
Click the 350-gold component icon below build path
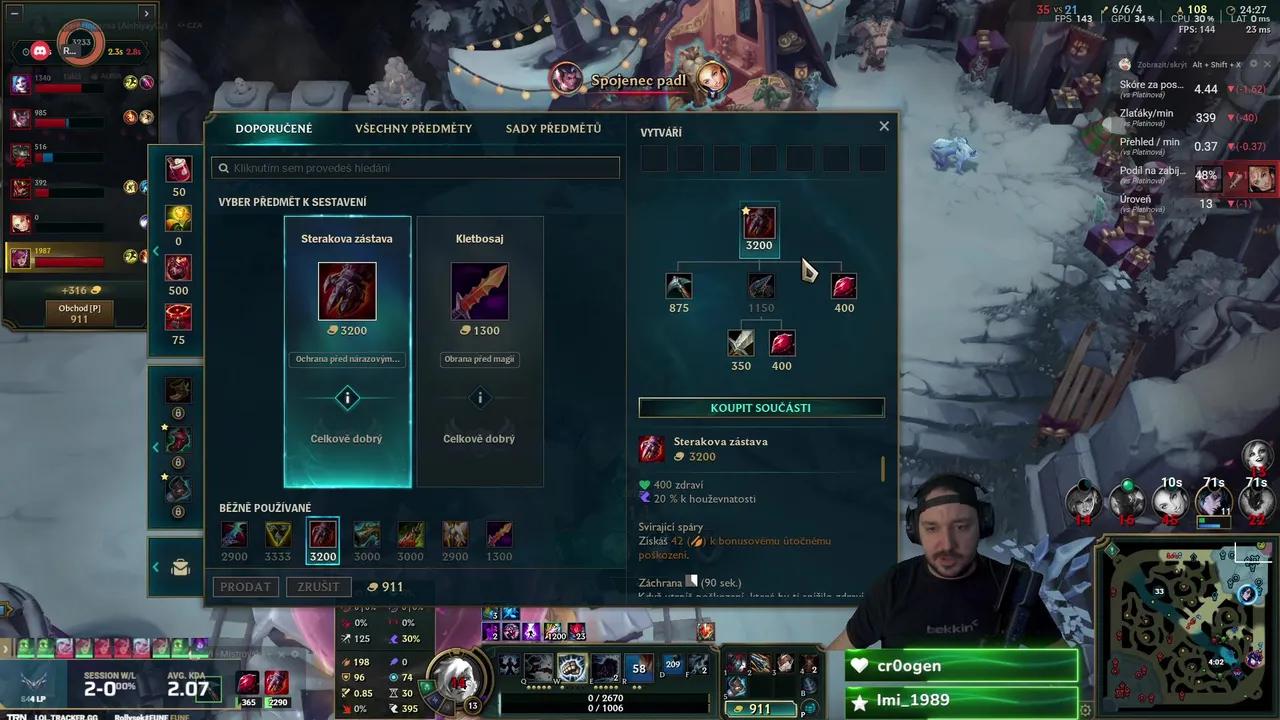(x=740, y=344)
